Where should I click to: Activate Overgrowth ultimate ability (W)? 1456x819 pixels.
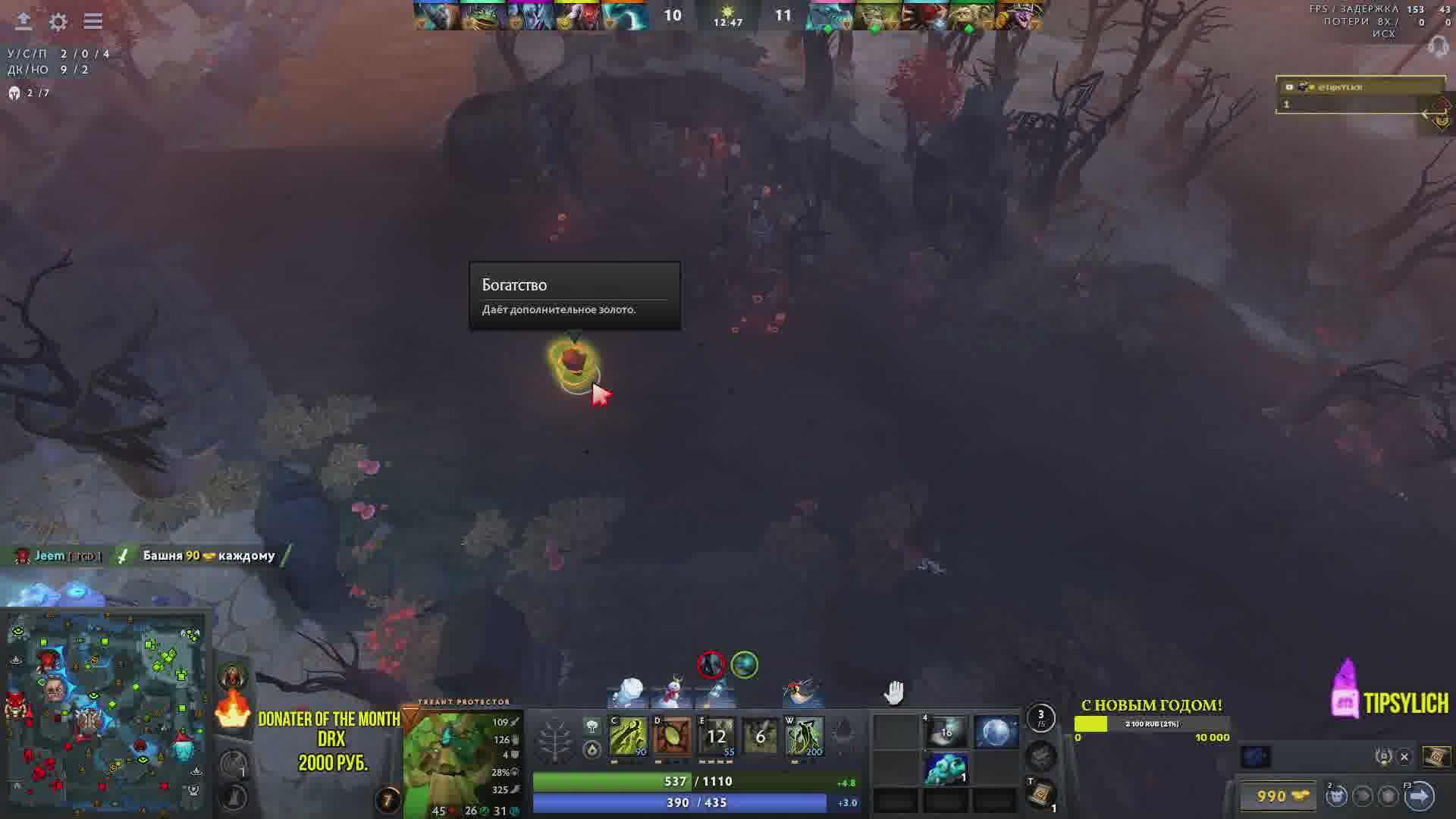pos(804,736)
